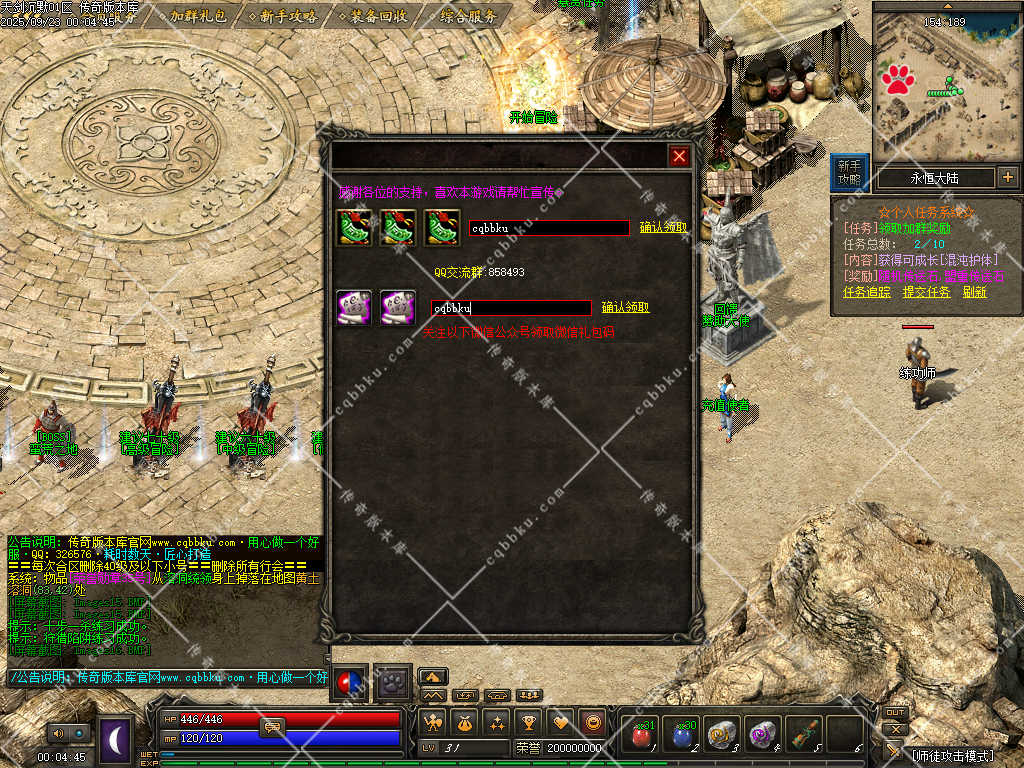Click the trophy icon in the bottom bar
This screenshot has height=768, width=1024.
click(x=529, y=722)
